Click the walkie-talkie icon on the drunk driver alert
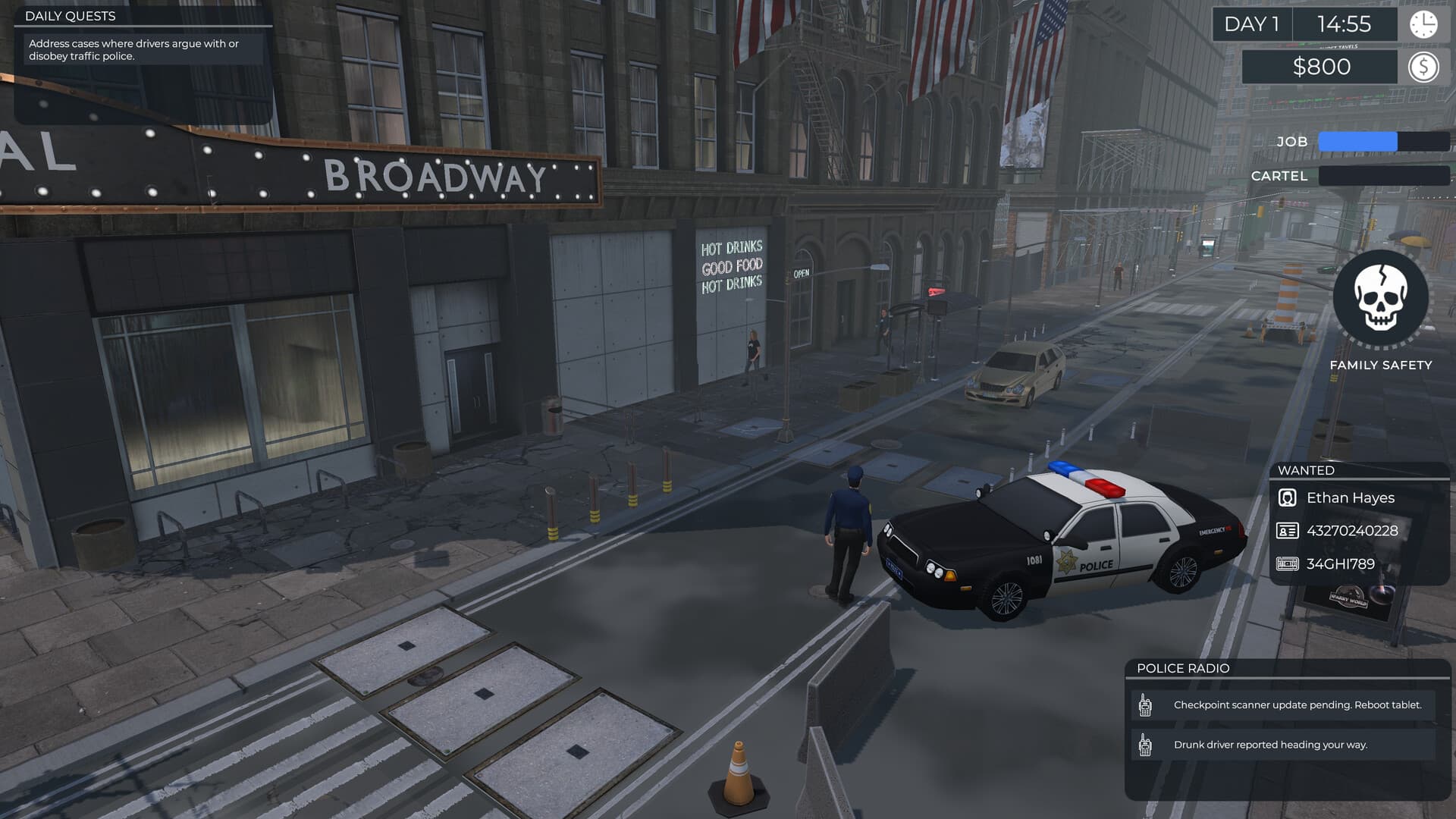This screenshot has height=819, width=1456. click(1145, 744)
